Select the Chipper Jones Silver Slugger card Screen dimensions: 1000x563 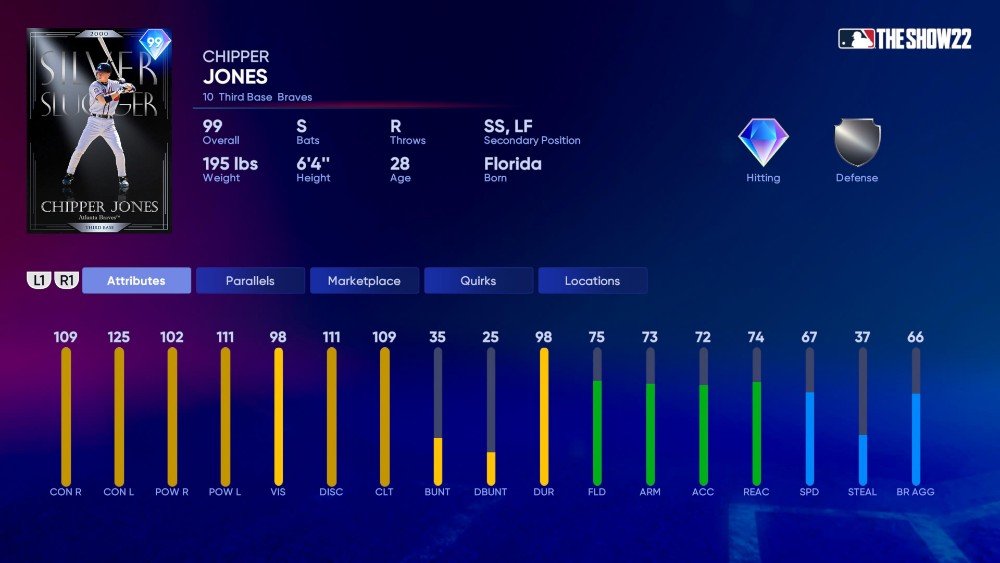(99, 131)
